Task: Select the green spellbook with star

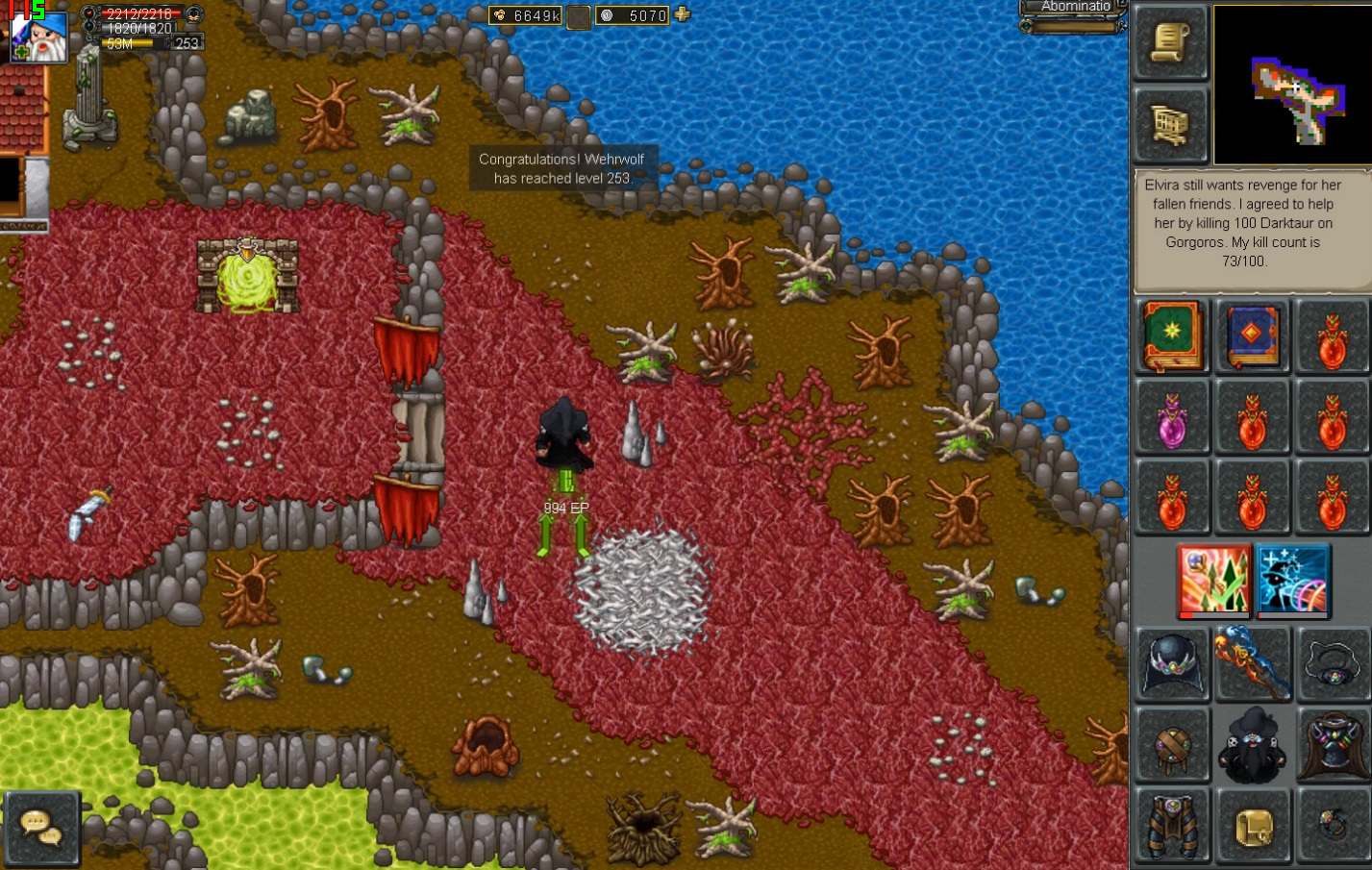Action: click(x=1172, y=336)
